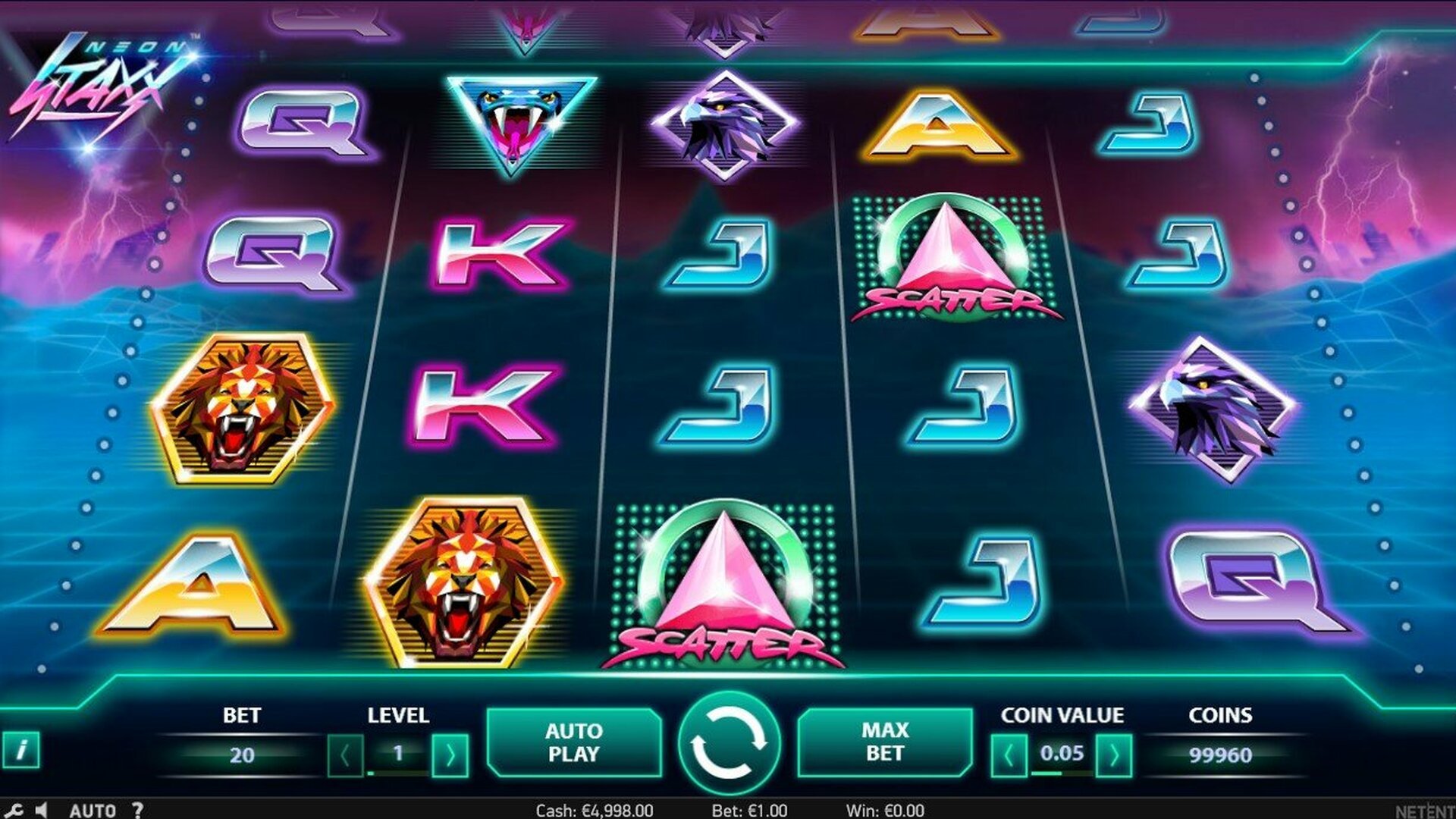Click the AUTO text in bottom bar
This screenshot has height=819, width=1456.
(93, 810)
